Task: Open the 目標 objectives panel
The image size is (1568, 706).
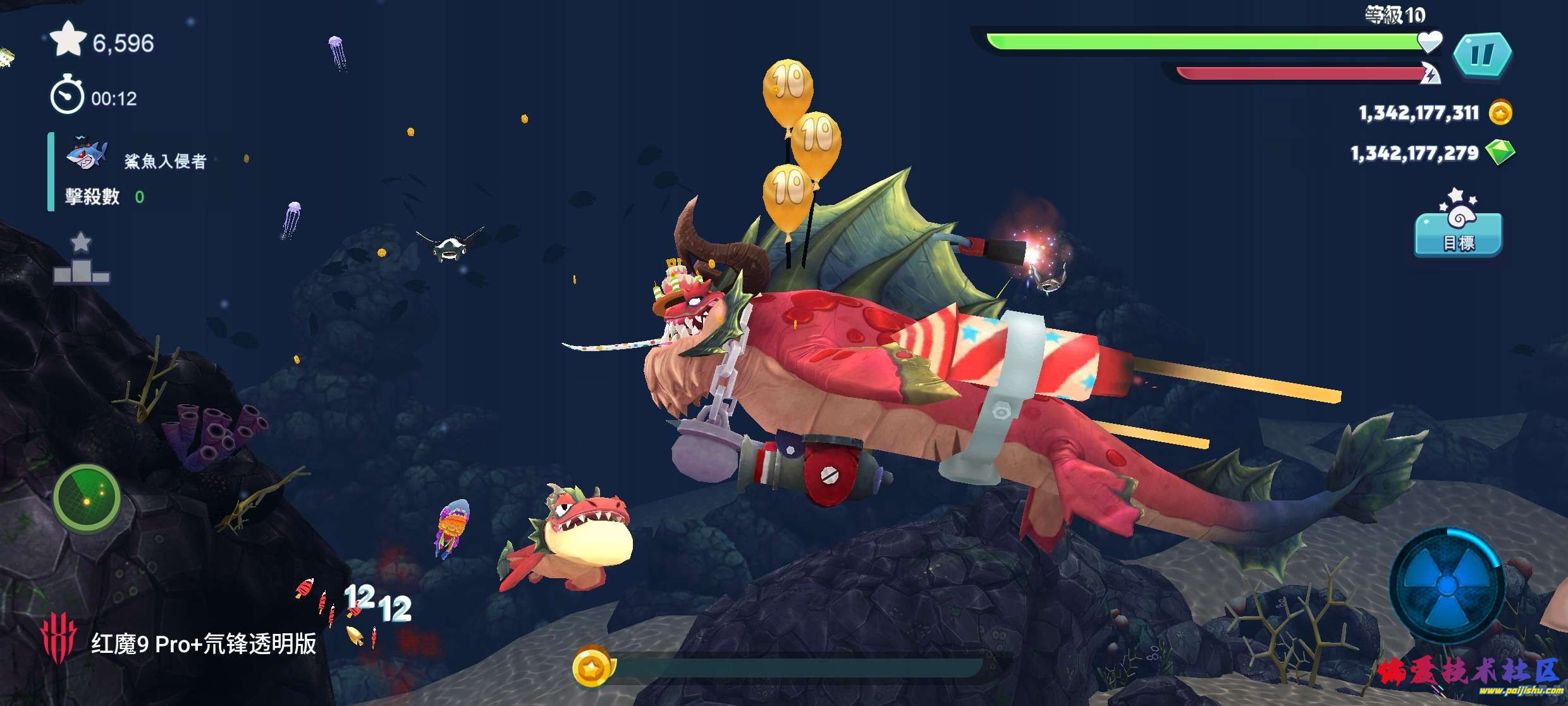Action: [1458, 232]
